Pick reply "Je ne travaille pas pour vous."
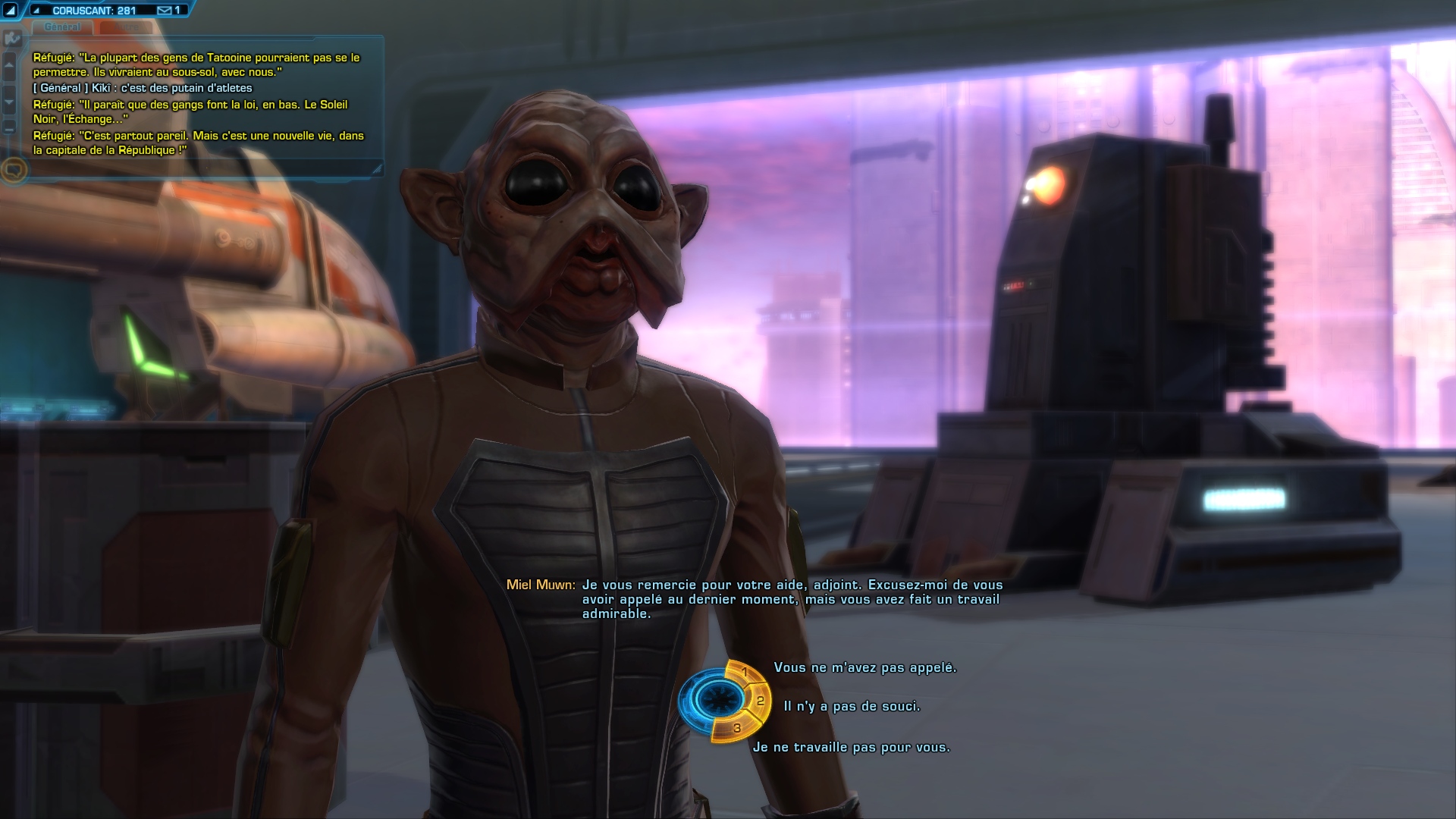This screenshot has height=819, width=1456. 851,748
